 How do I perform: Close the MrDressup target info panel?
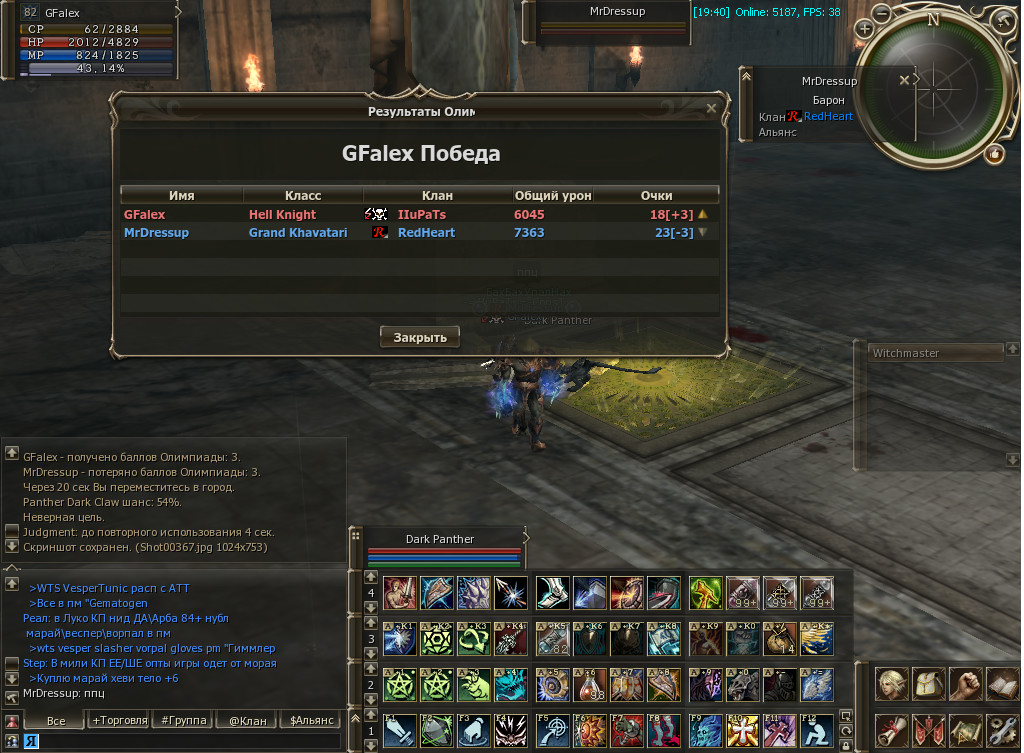point(905,80)
